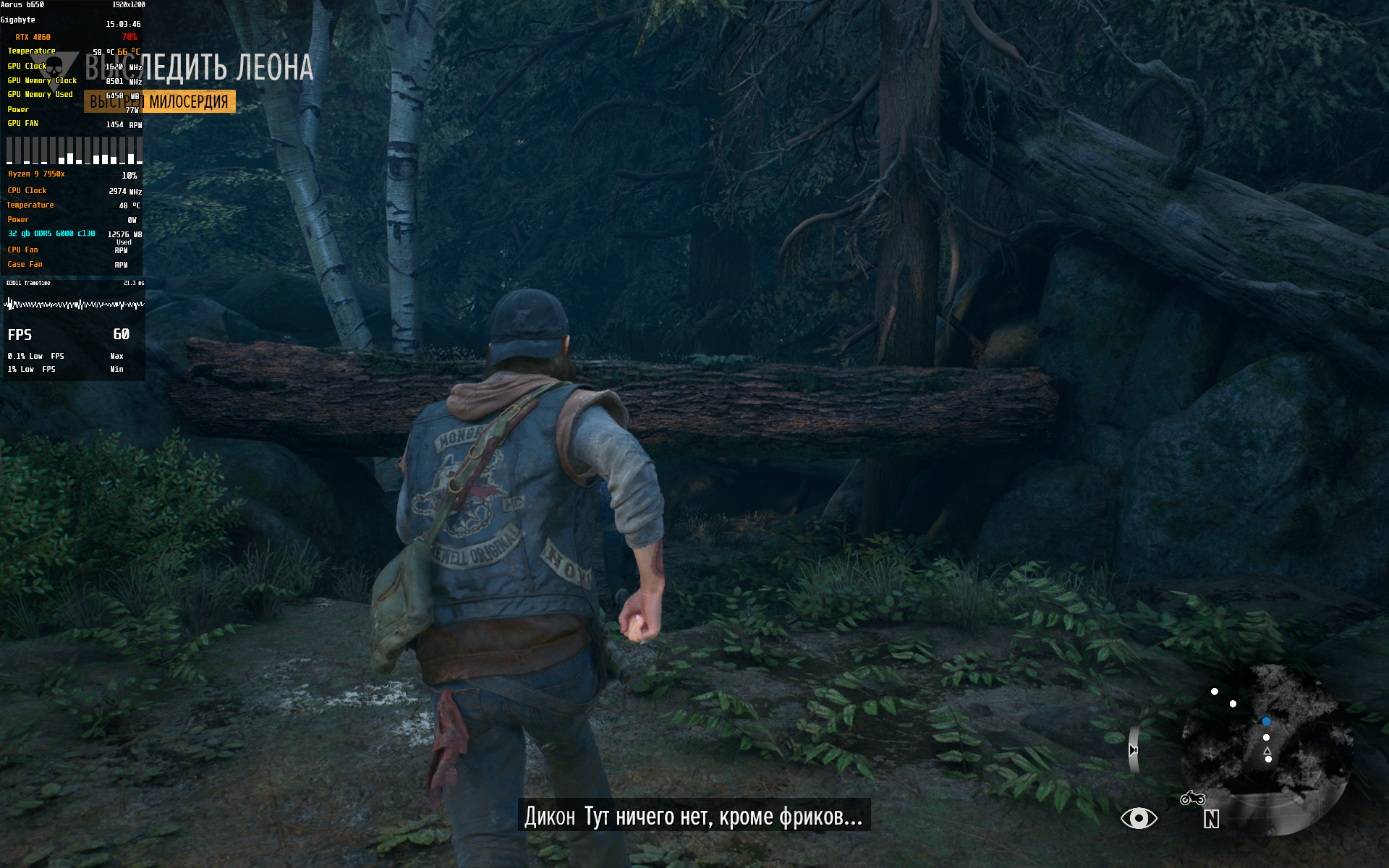Click the north "N" compass marker
The width and height of the screenshot is (1389, 868).
pyautogui.click(x=1211, y=819)
